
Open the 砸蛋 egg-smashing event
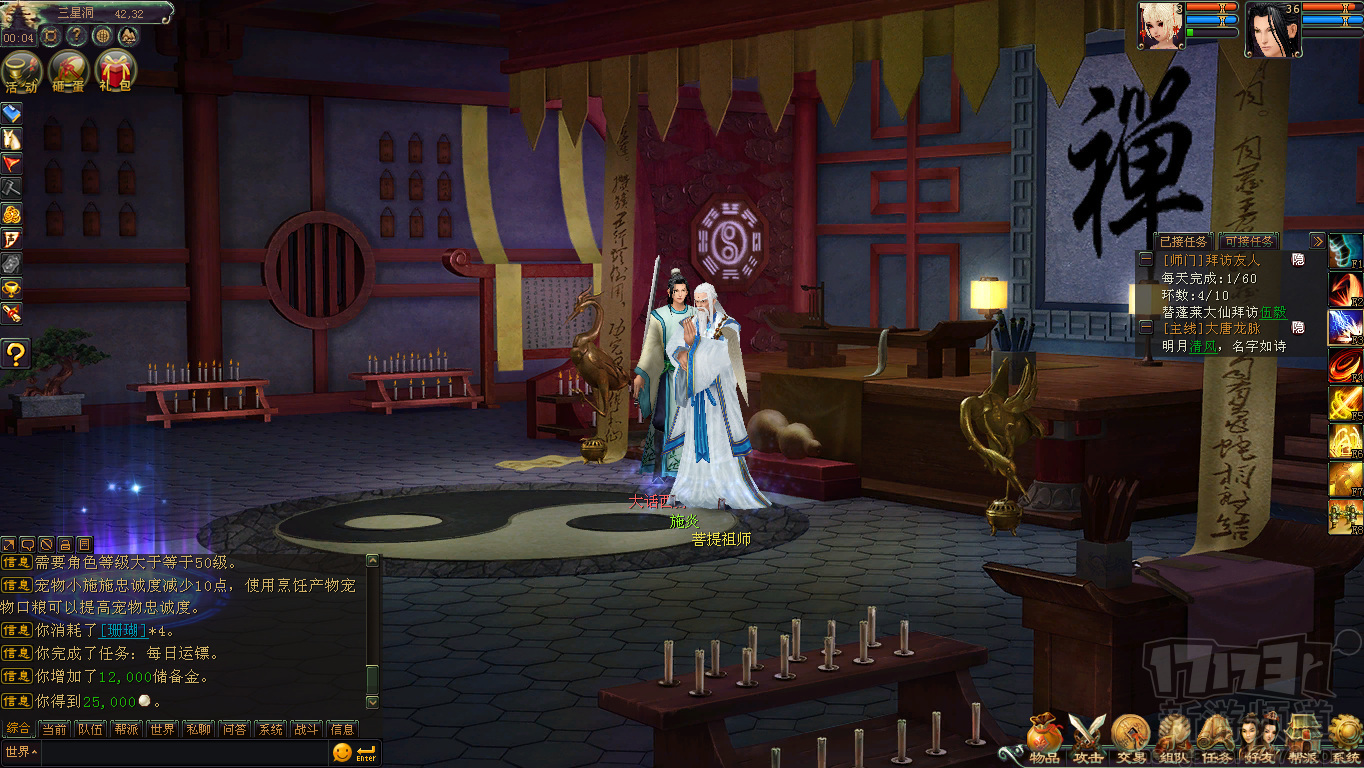pos(67,71)
